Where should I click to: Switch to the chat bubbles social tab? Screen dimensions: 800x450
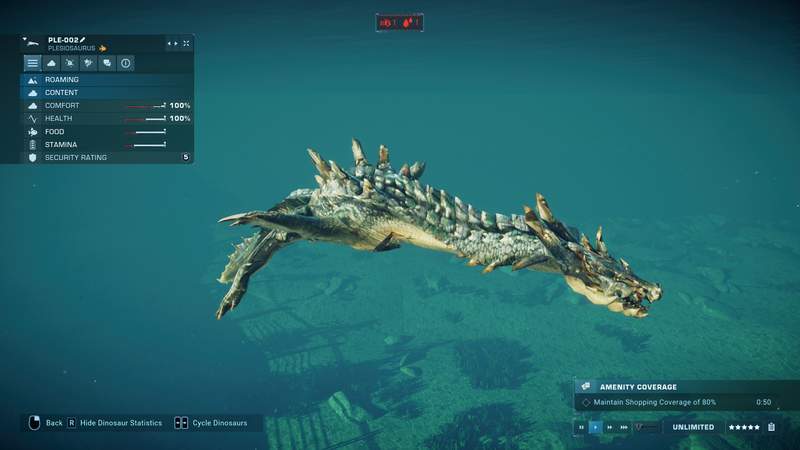(x=107, y=63)
